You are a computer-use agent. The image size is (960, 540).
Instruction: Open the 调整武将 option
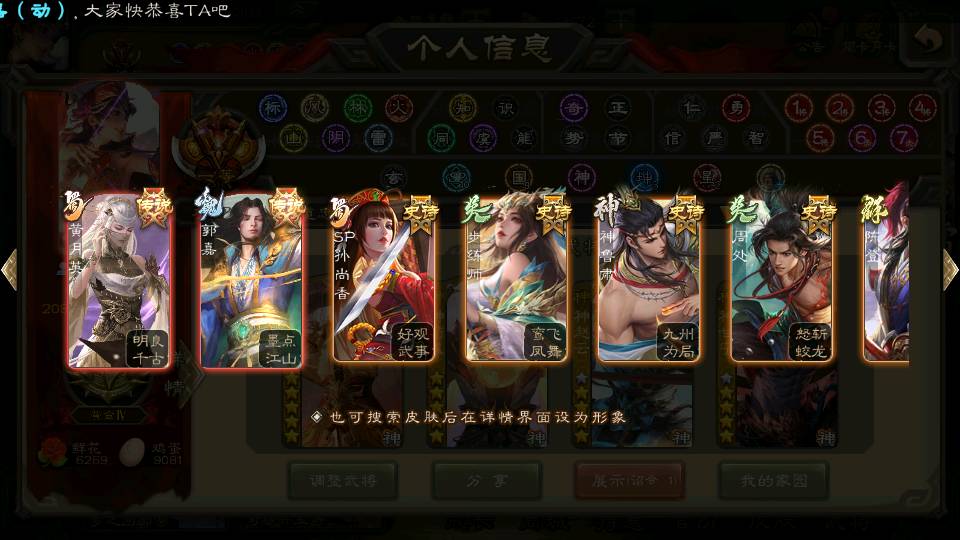(x=343, y=481)
